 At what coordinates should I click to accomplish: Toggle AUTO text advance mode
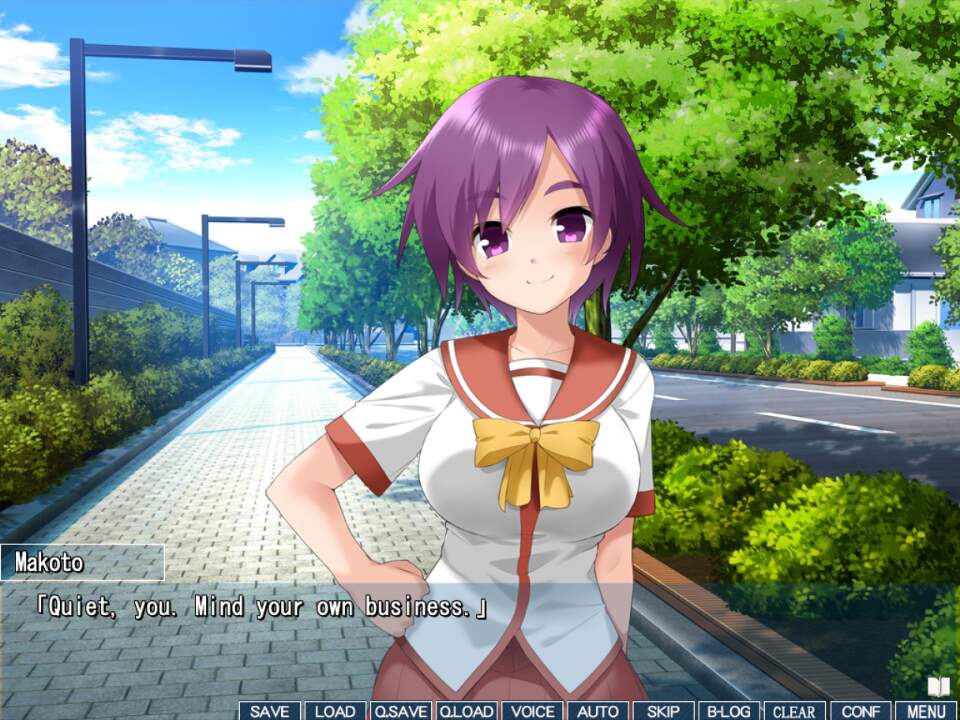pos(598,711)
